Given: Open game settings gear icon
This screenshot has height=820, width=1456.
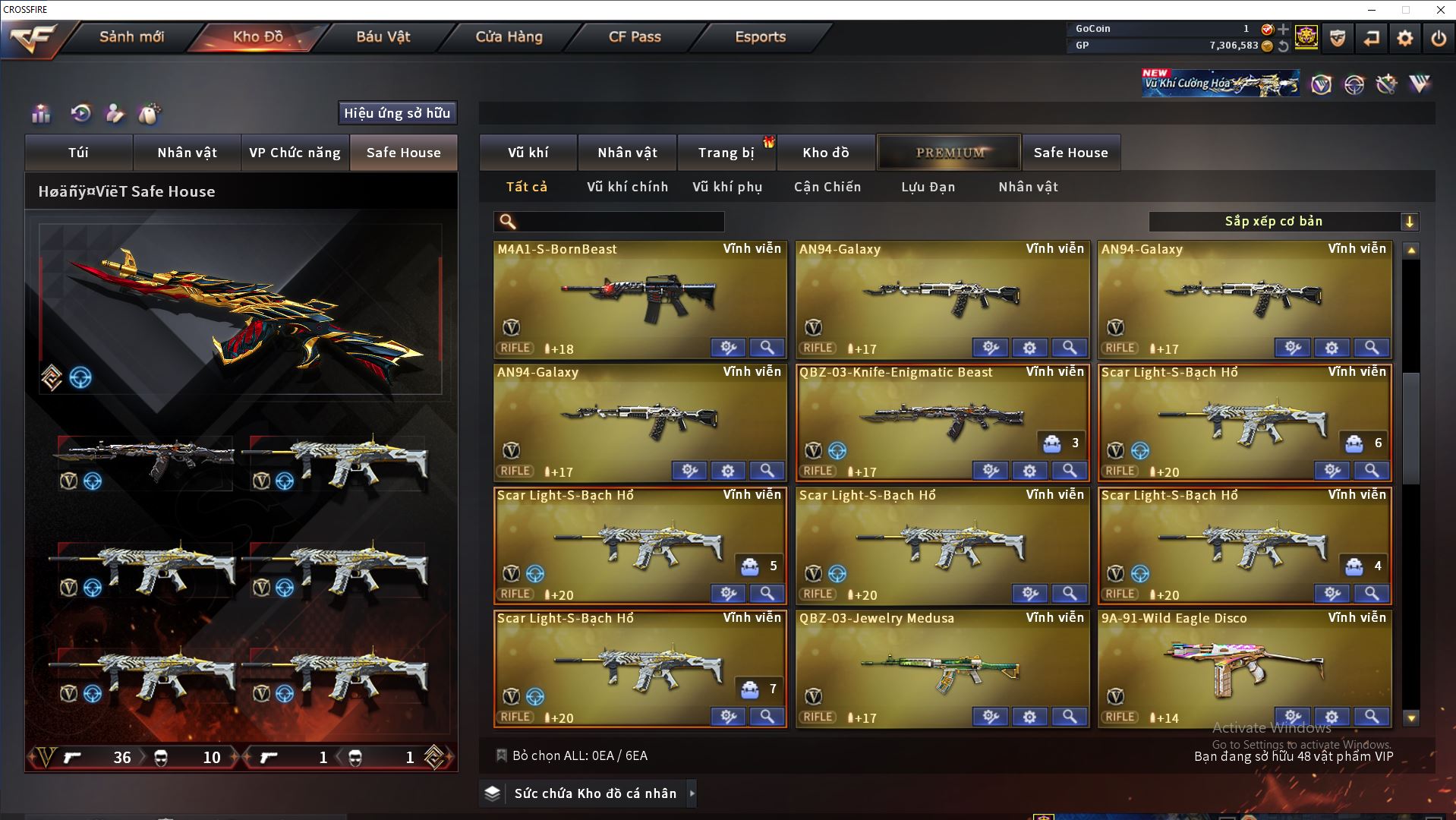Looking at the screenshot, I should tap(1404, 38).
